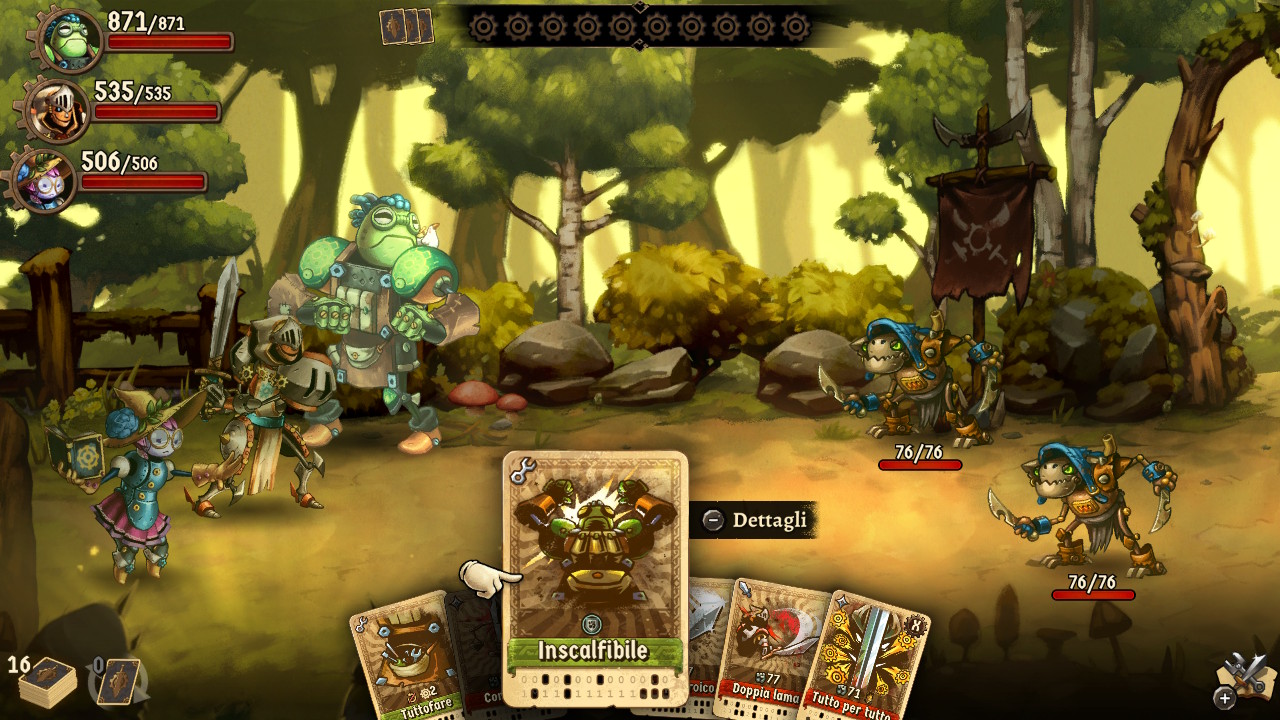The image size is (1280, 720).
Task: Open the draw deck pile showing 16
Action: coord(46,682)
